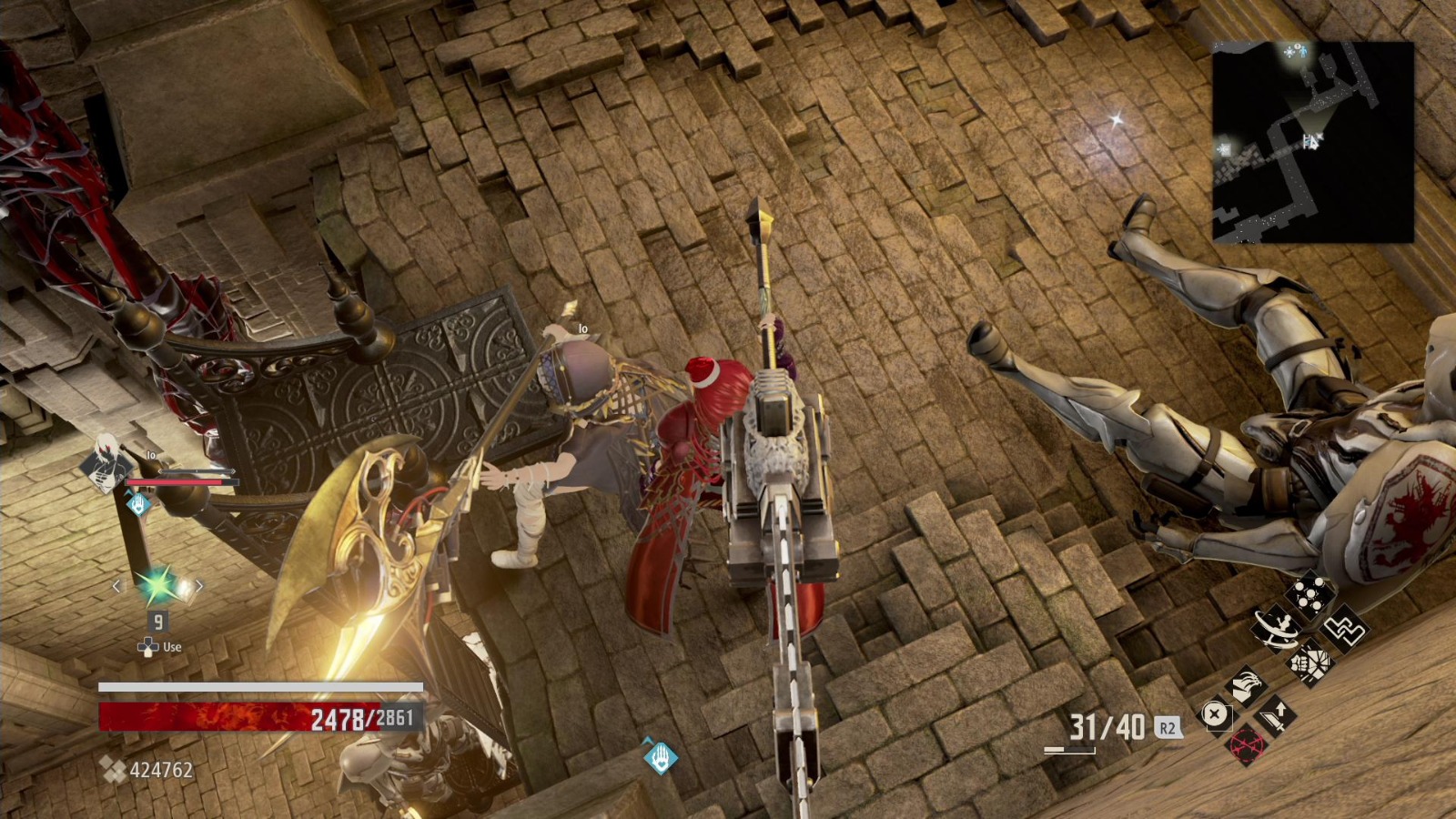Click the swirling-orbit gift icon
Screen dimensions: 1456x819
pyautogui.click(x=1277, y=629)
